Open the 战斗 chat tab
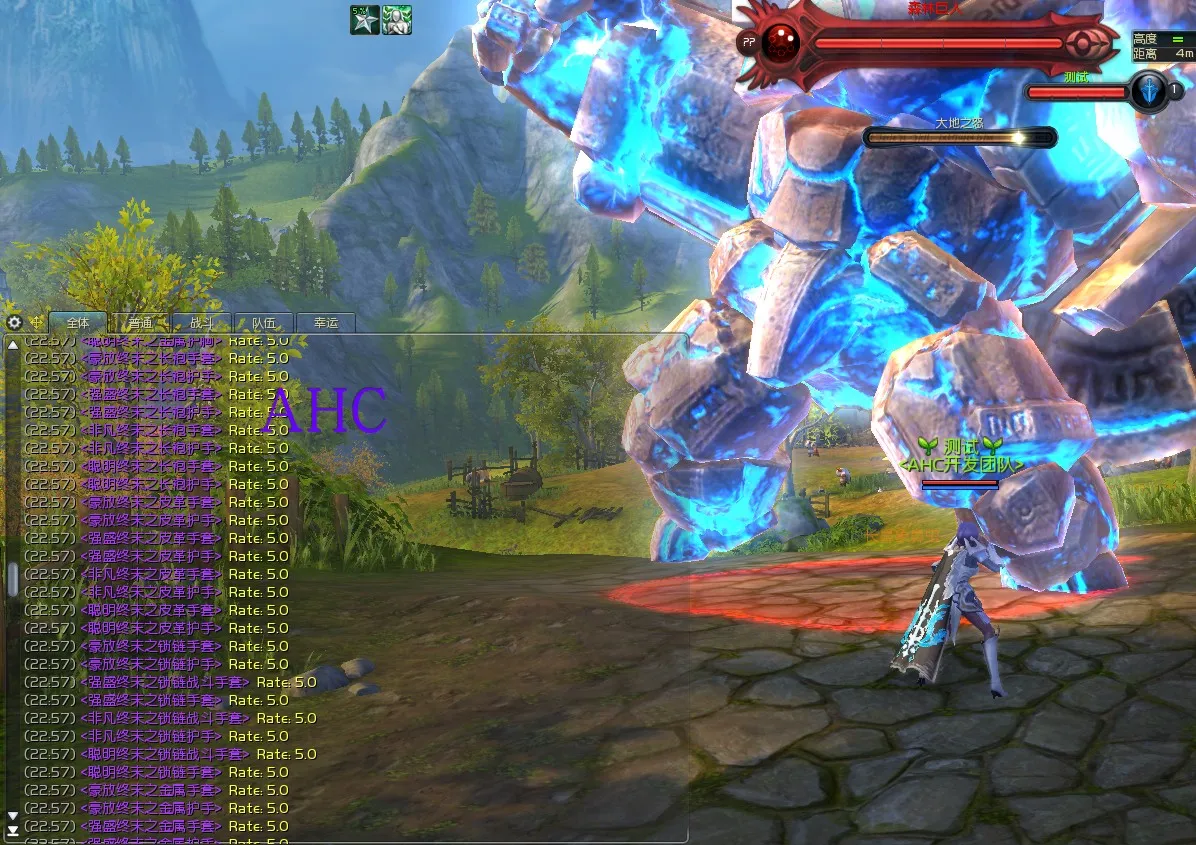Viewport: 1196px width, 845px height. coord(201,323)
